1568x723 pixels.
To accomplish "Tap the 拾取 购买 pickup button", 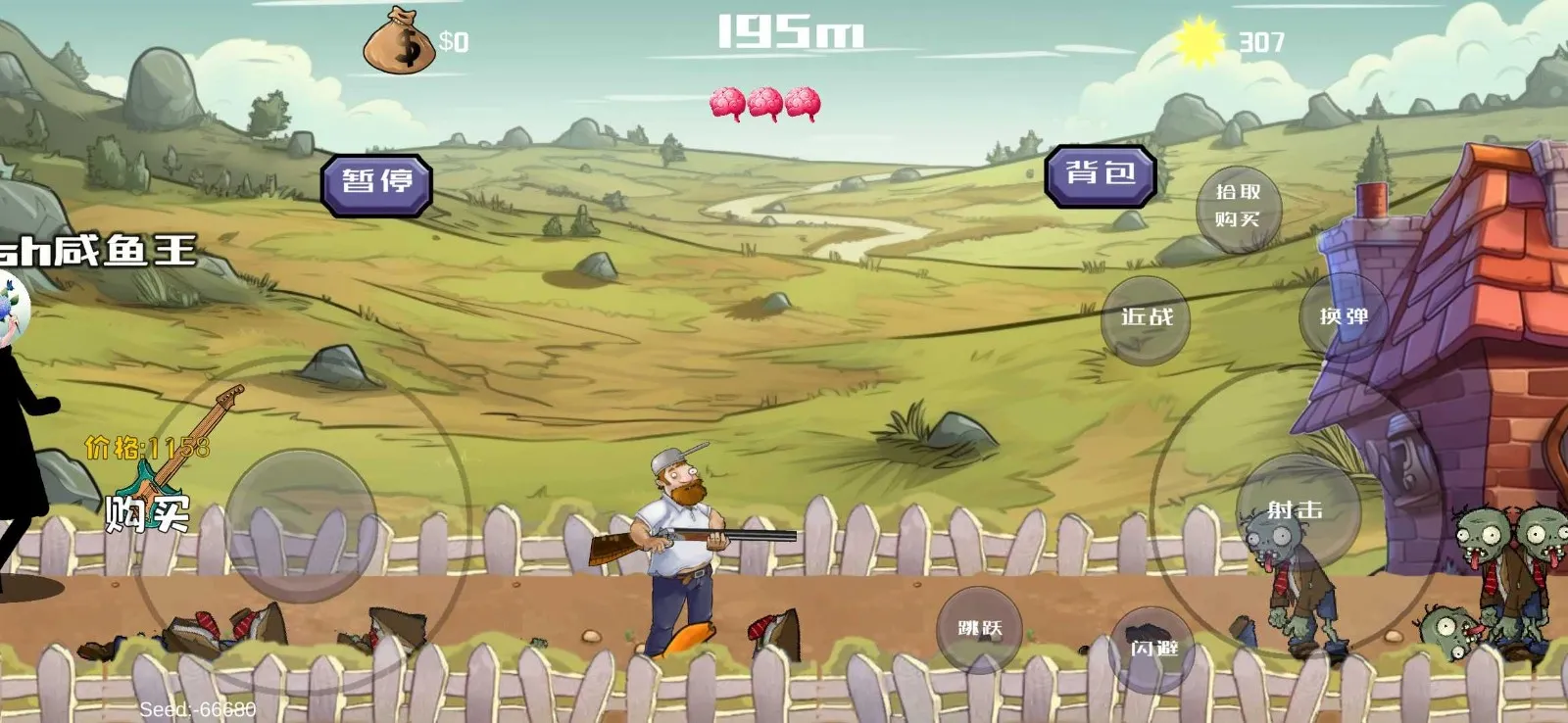I will coord(1238,206).
